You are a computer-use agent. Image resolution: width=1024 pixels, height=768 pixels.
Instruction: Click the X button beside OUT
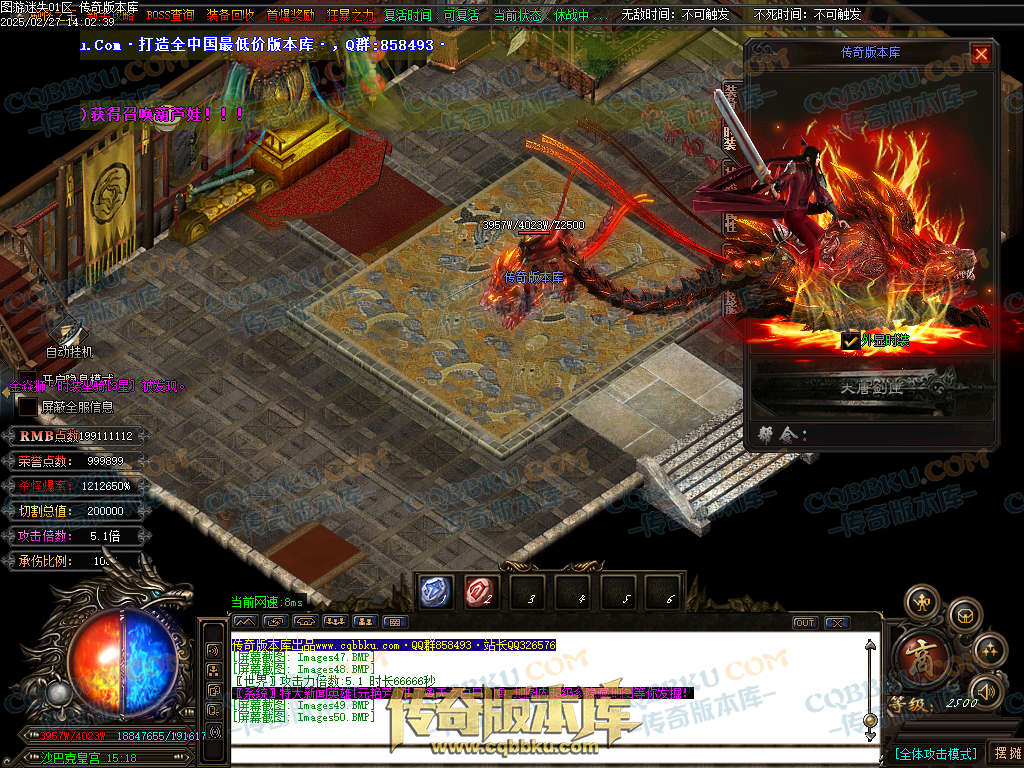836,622
